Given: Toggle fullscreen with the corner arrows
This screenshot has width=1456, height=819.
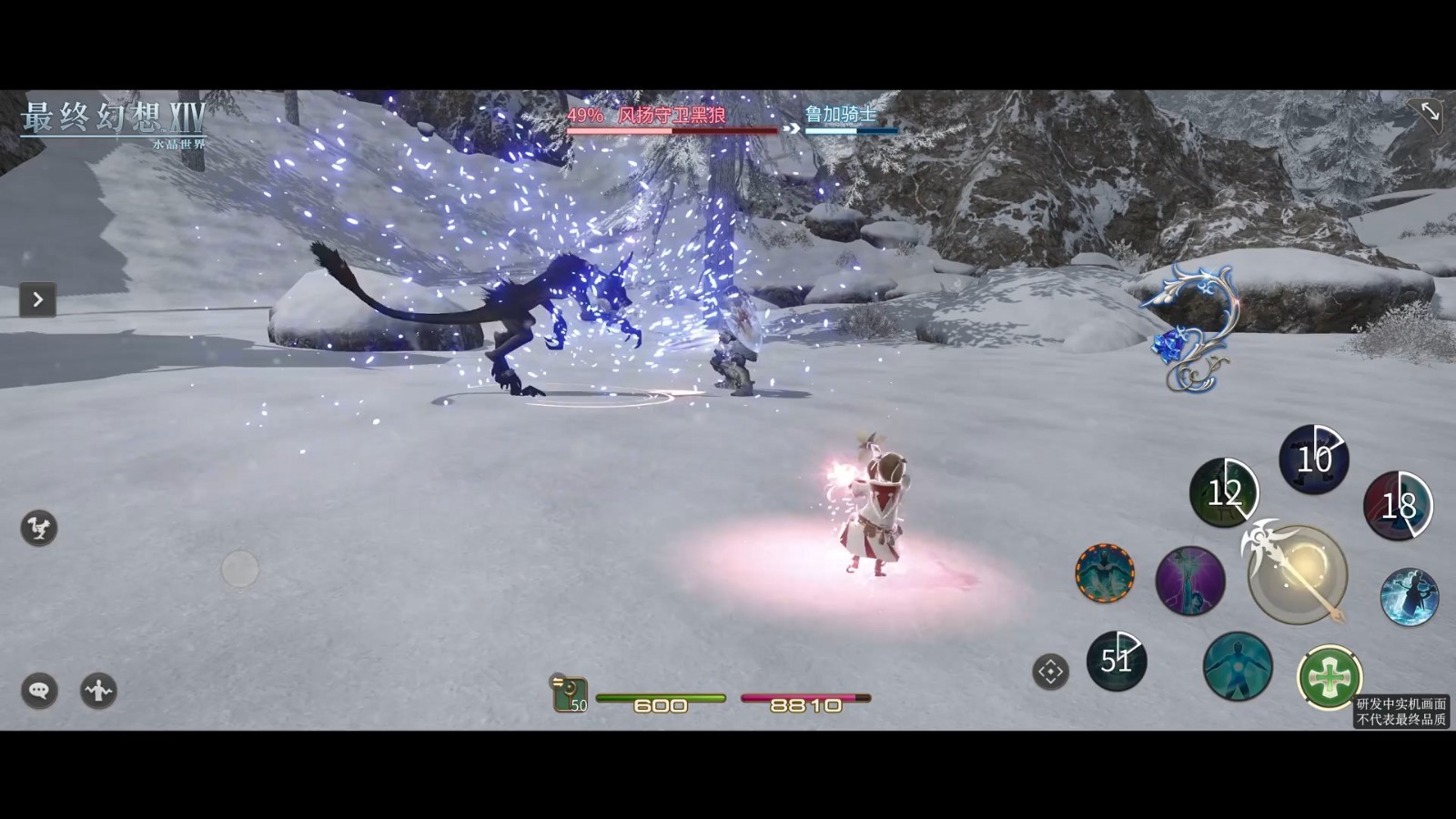Looking at the screenshot, I should tap(1430, 112).
